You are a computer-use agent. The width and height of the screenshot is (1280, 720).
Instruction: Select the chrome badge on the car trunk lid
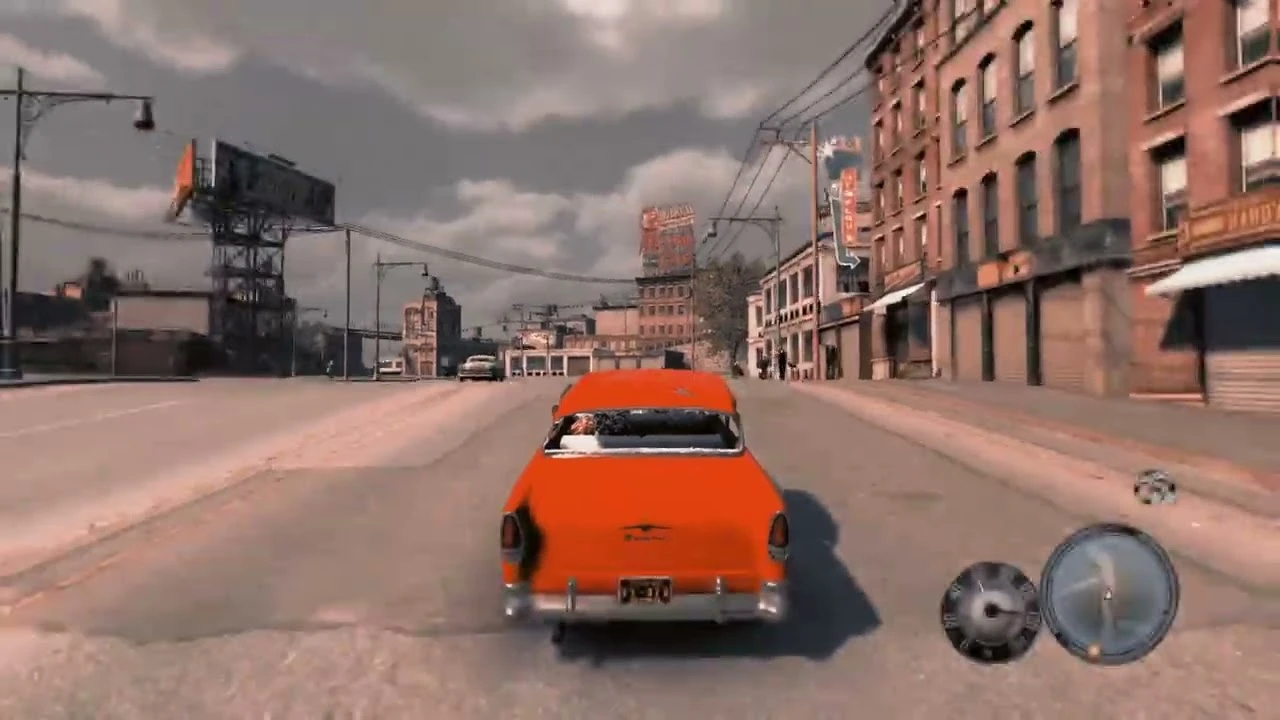[x=643, y=537]
